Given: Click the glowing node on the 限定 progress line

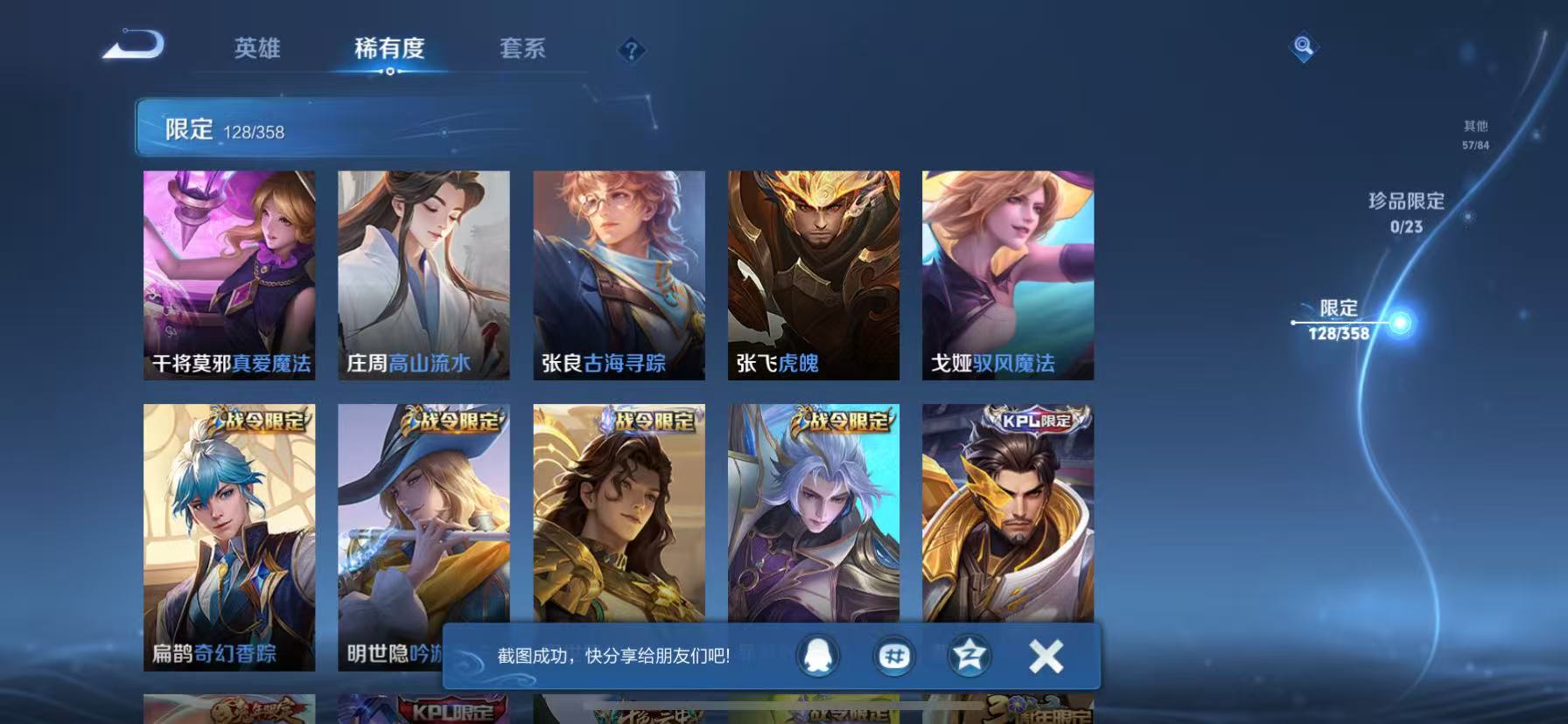Looking at the screenshot, I should (x=1401, y=322).
